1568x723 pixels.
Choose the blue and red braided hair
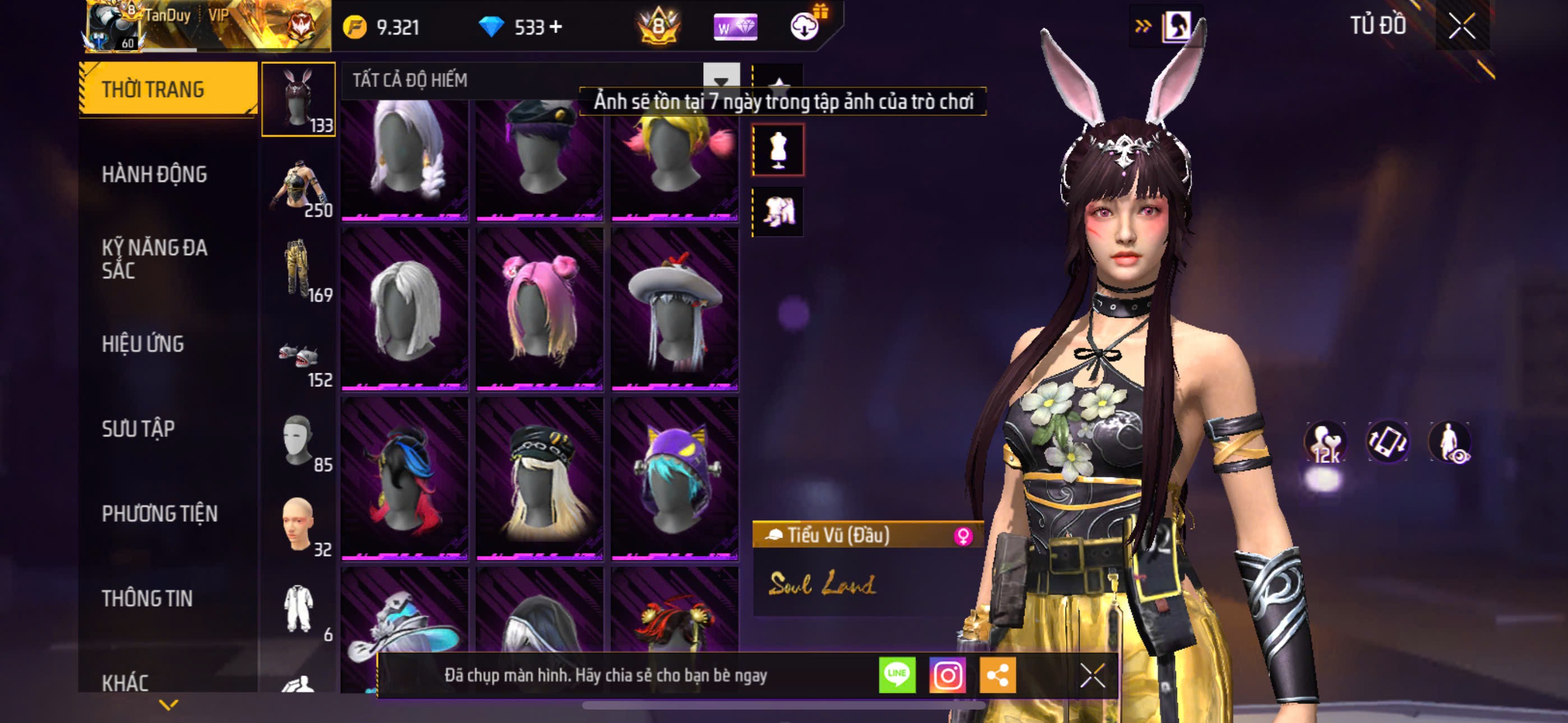click(404, 478)
